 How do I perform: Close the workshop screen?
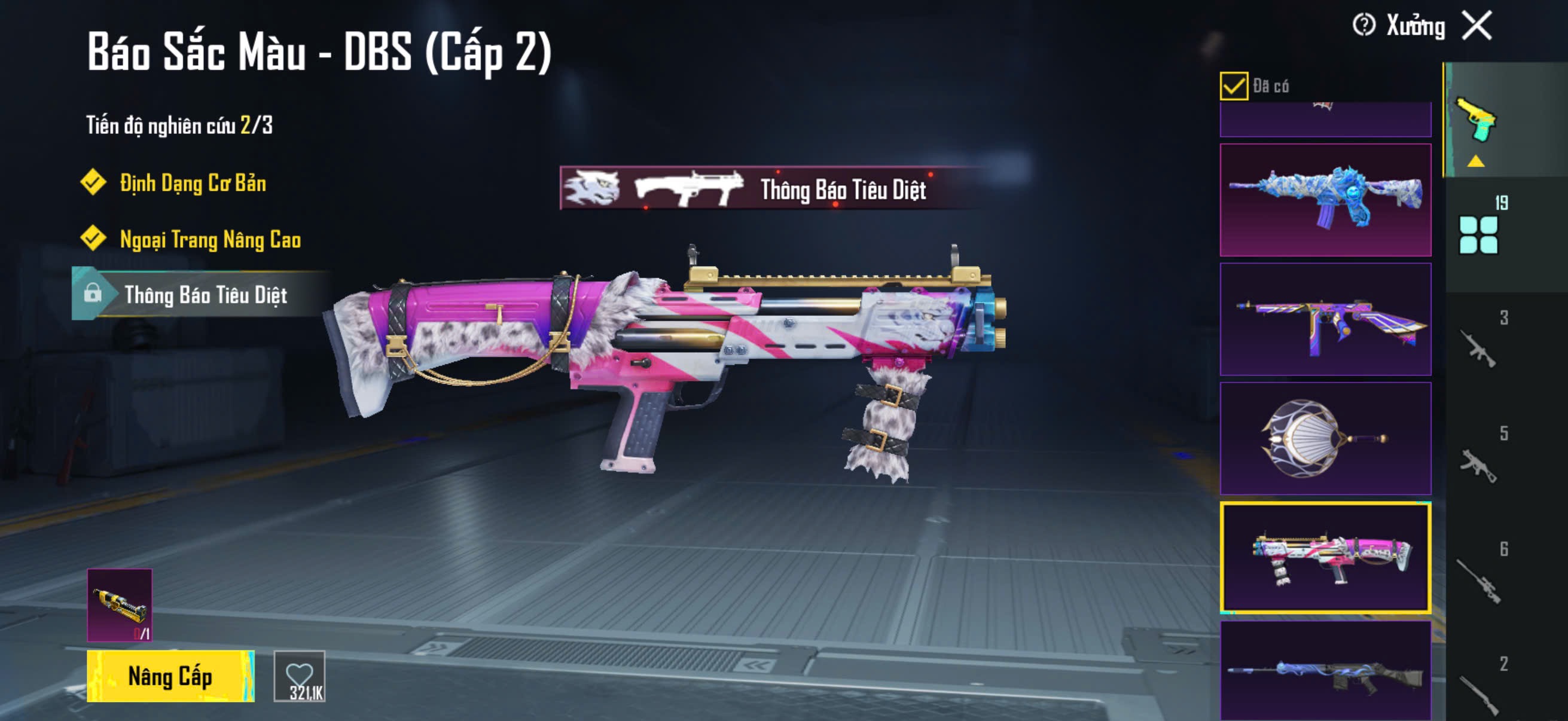[1477, 26]
